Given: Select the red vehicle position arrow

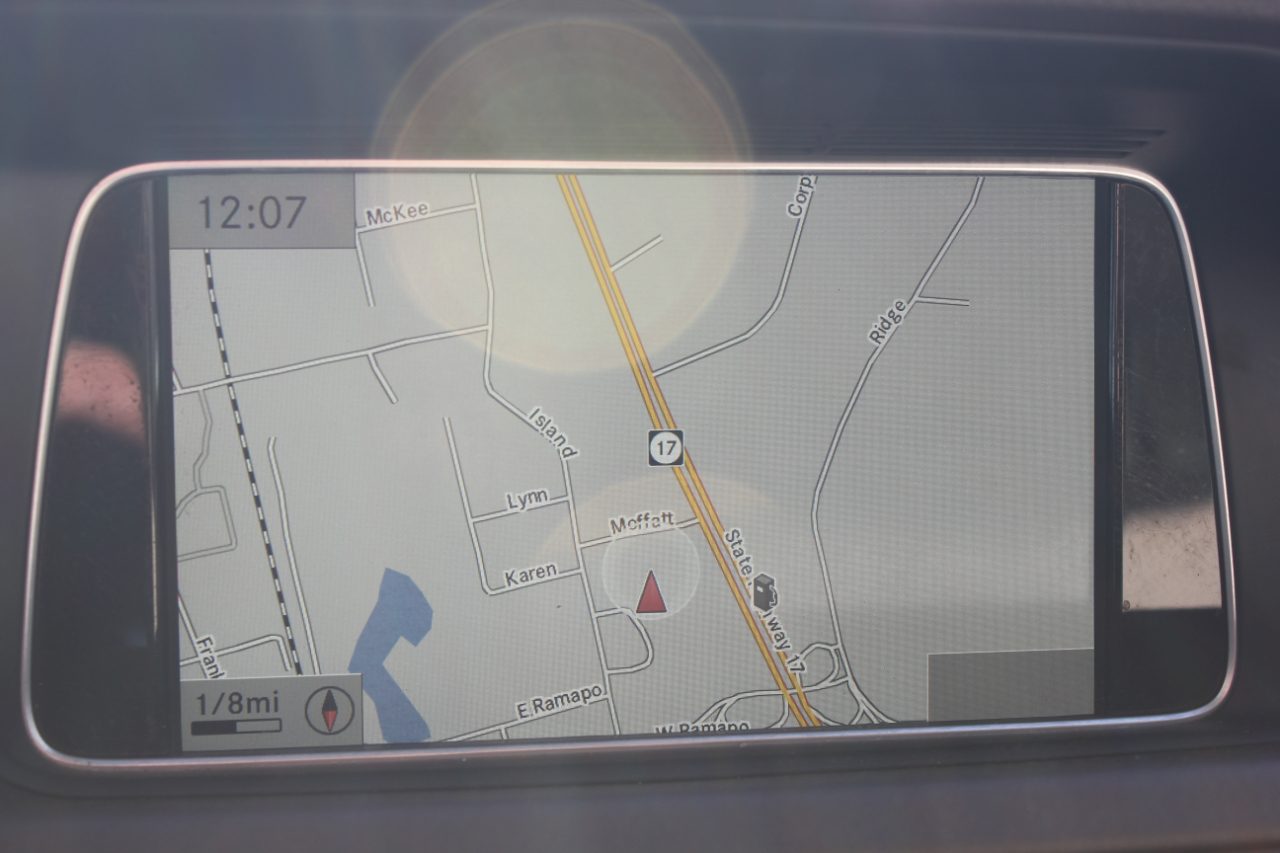Looking at the screenshot, I should point(651,592).
